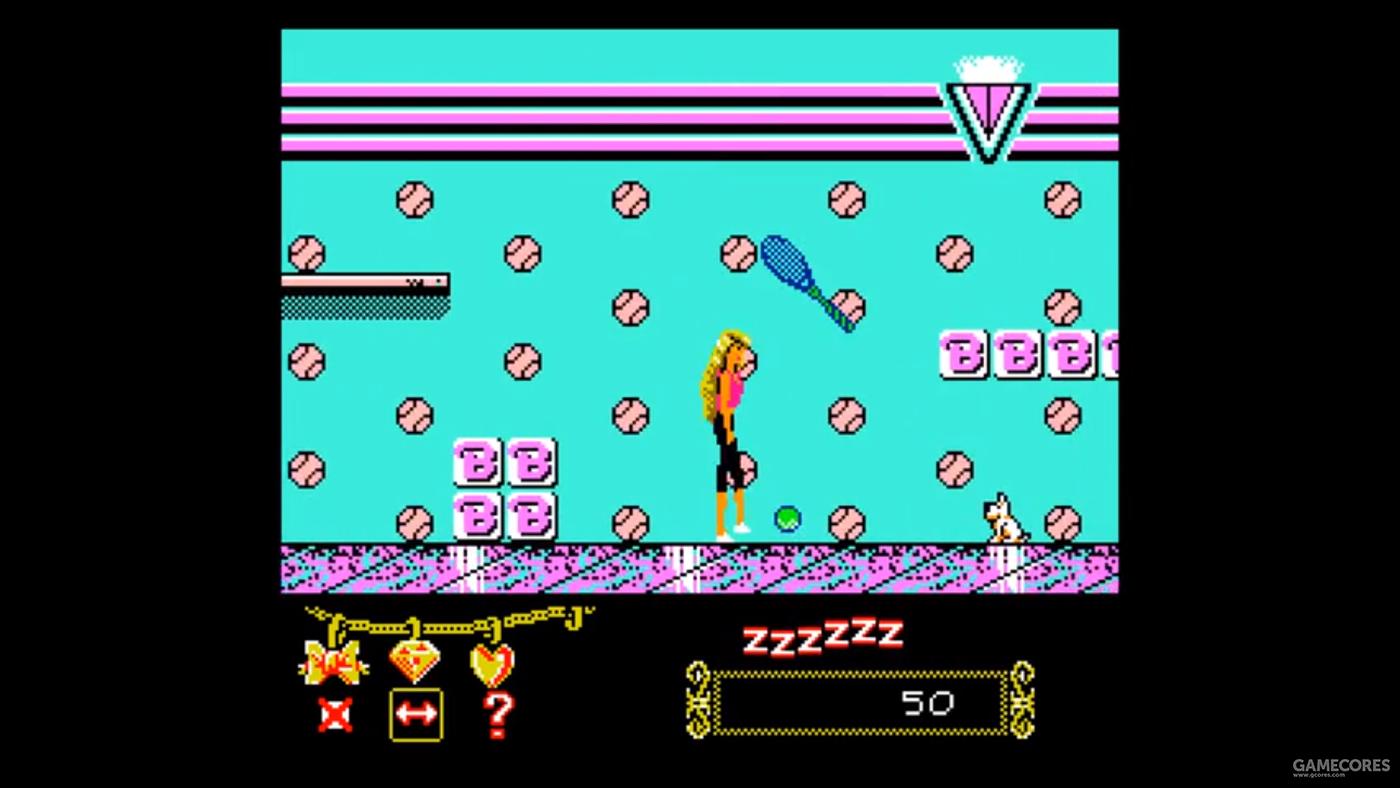This screenshot has height=788, width=1400.
Task: Select the red question mark icon
Action: 497,714
